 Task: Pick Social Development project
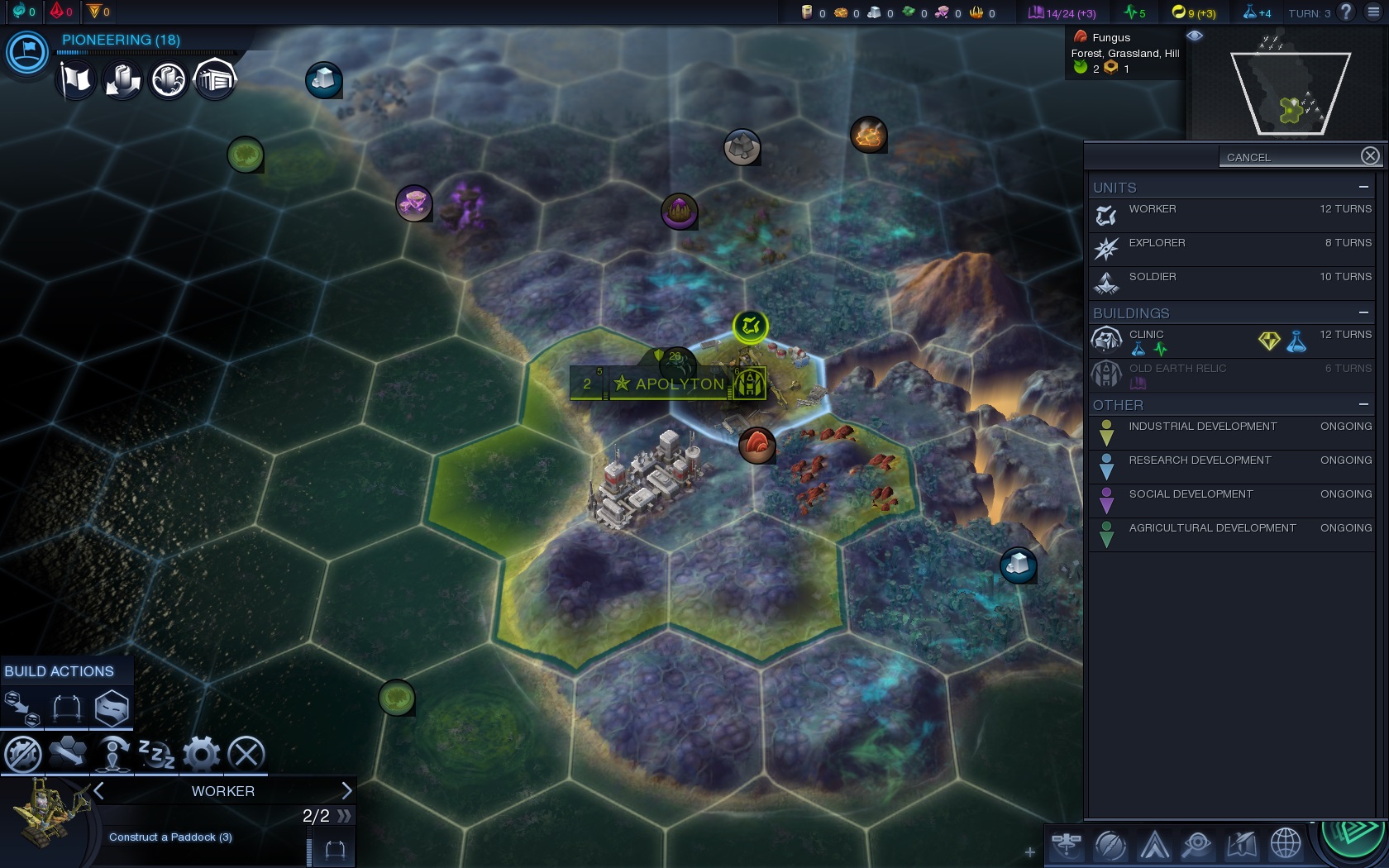pos(1232,500)
